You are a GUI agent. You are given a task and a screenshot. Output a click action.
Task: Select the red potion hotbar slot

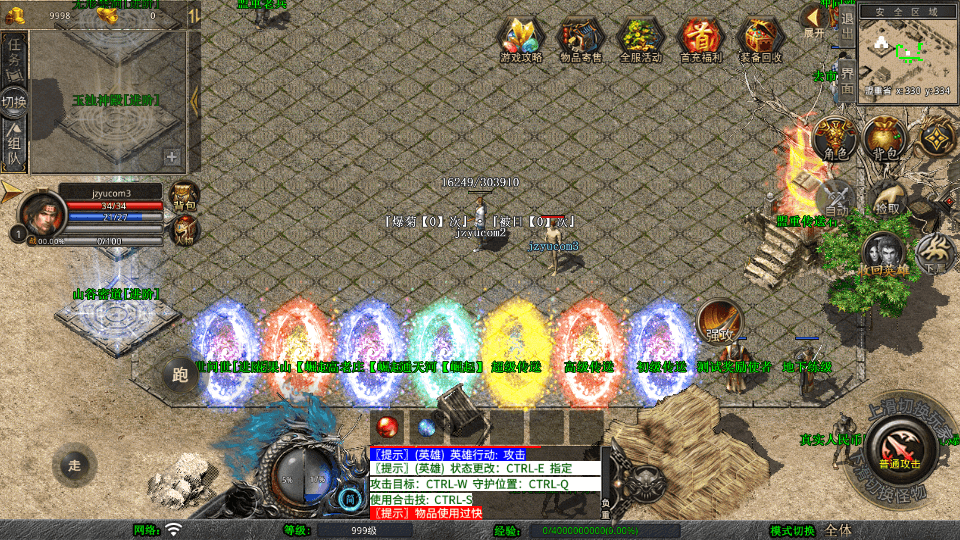[x=388, y=425]
